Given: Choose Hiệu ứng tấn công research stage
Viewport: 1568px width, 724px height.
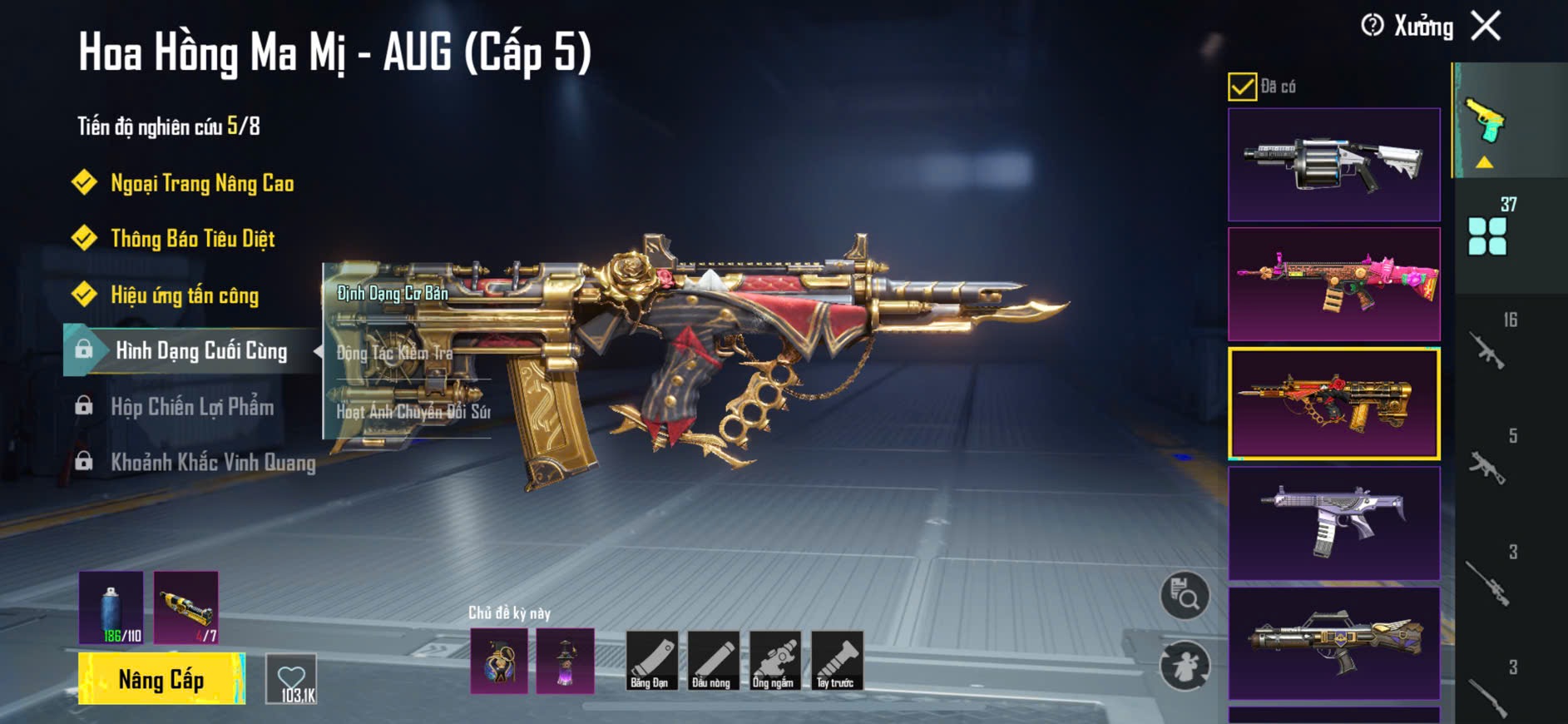Looking at the screenshot, I should [184, 295].
